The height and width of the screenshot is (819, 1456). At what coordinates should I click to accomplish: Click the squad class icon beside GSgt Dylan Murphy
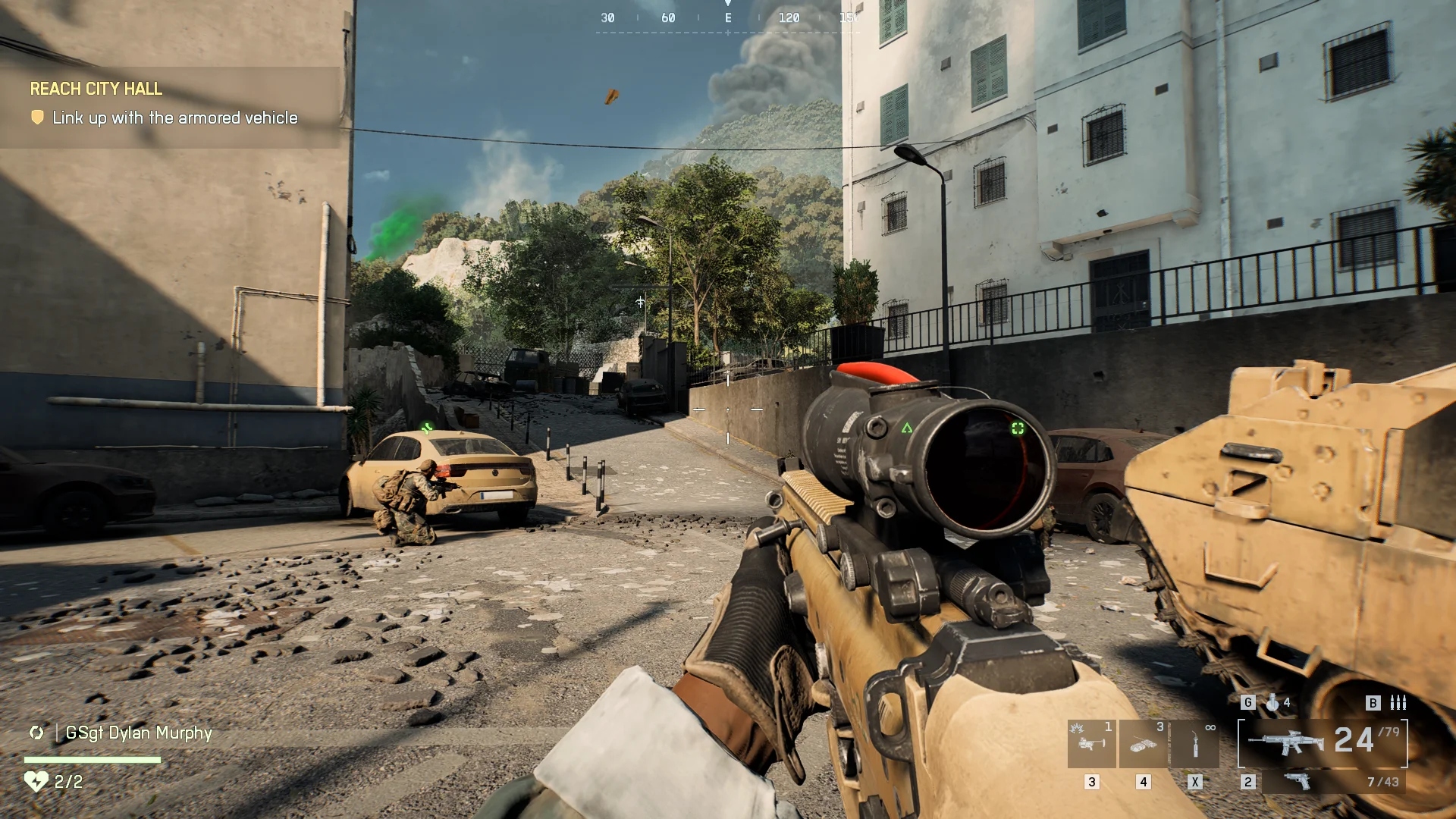36,733
